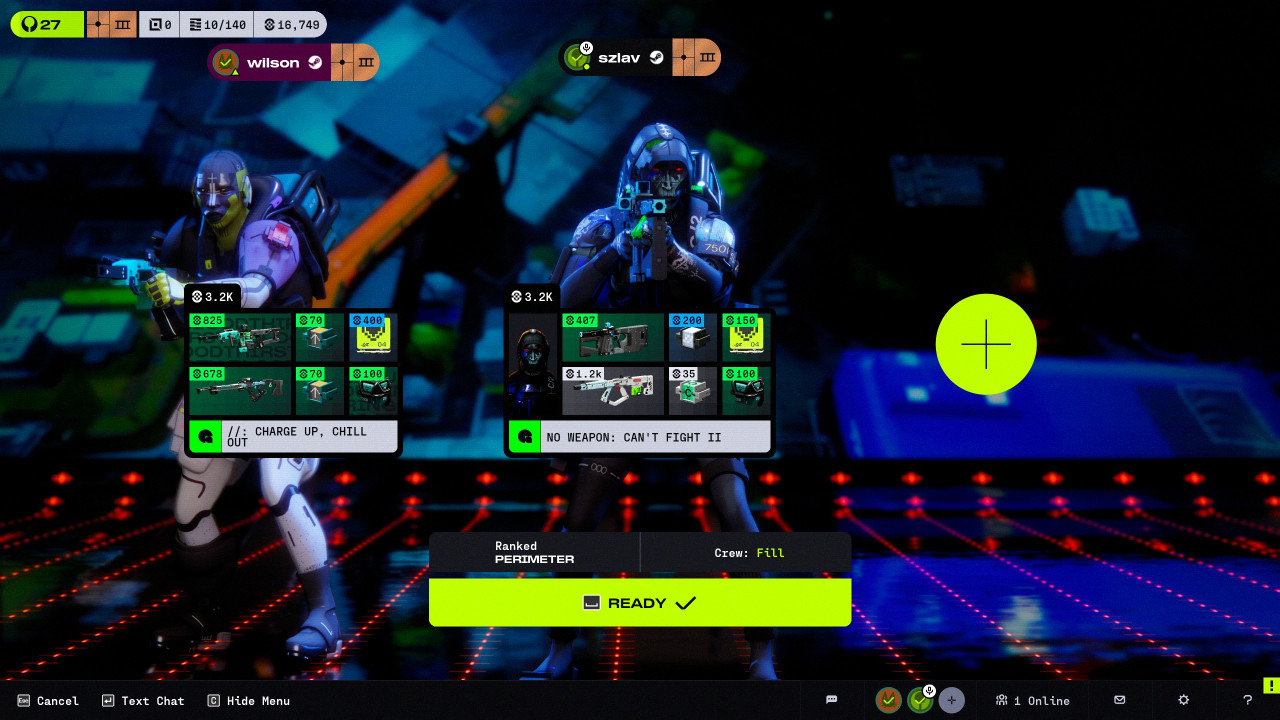Open the help question mark
The image size is (1280, 720).
(x=1247, y=700)
